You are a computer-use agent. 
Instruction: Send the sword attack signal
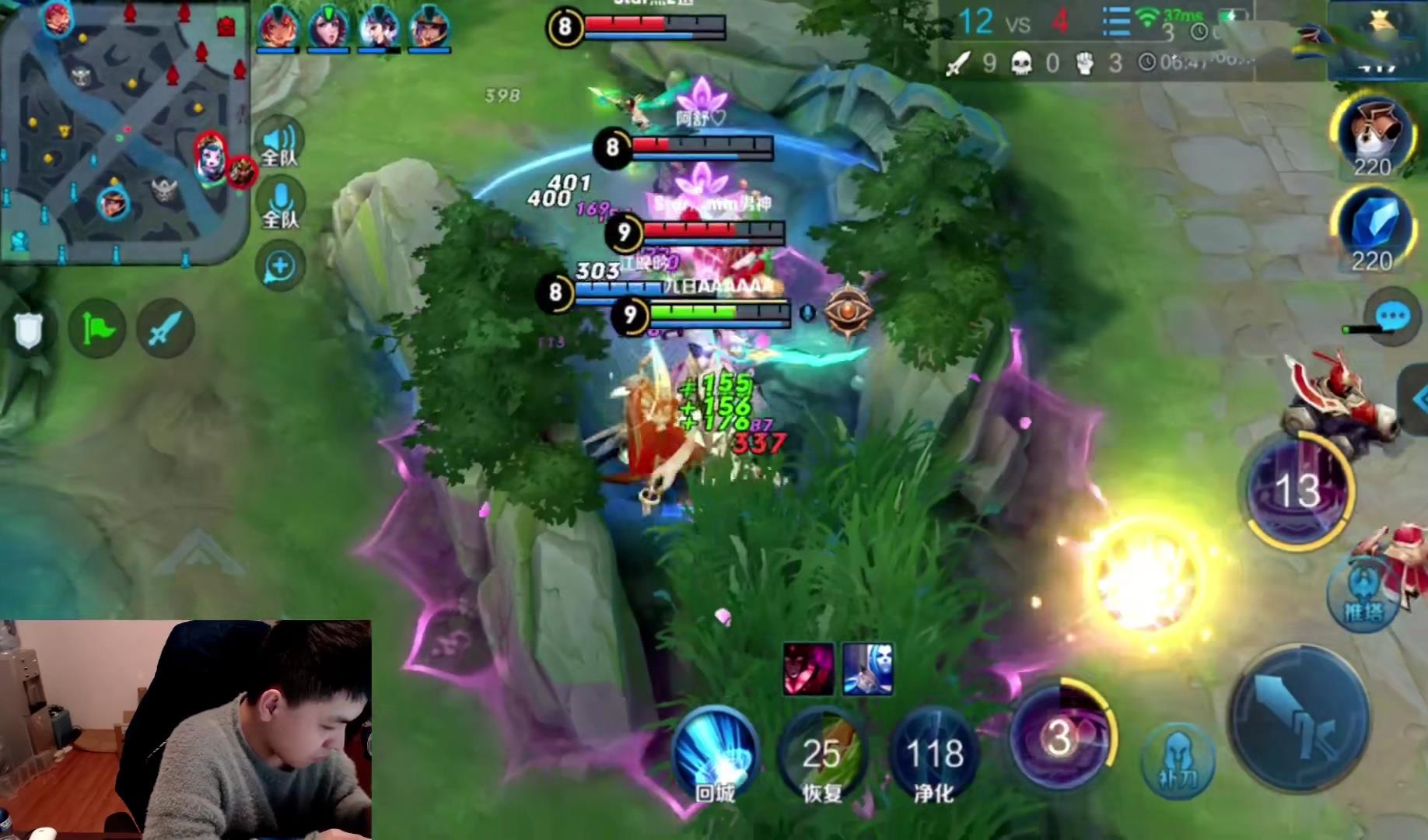tap(165, 329)
